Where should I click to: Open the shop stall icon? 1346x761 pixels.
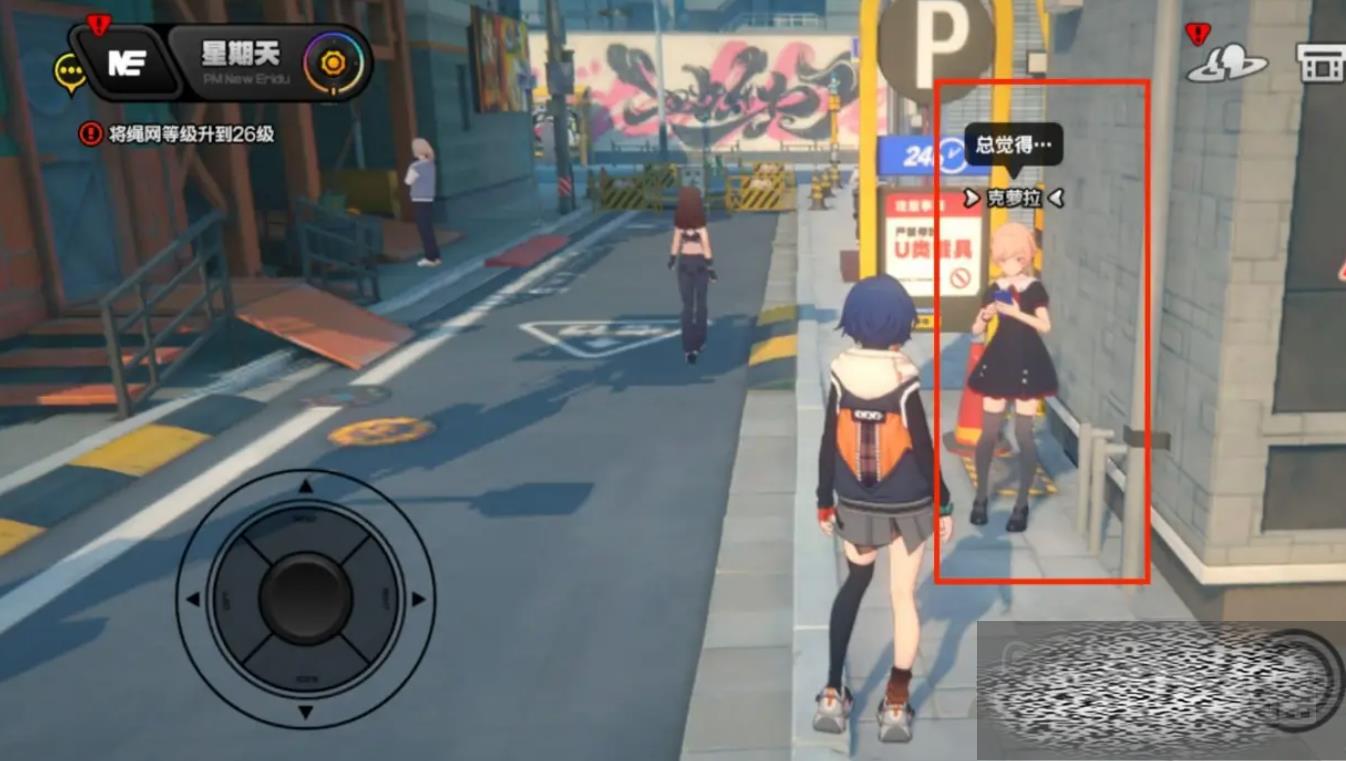[1320, 62]
